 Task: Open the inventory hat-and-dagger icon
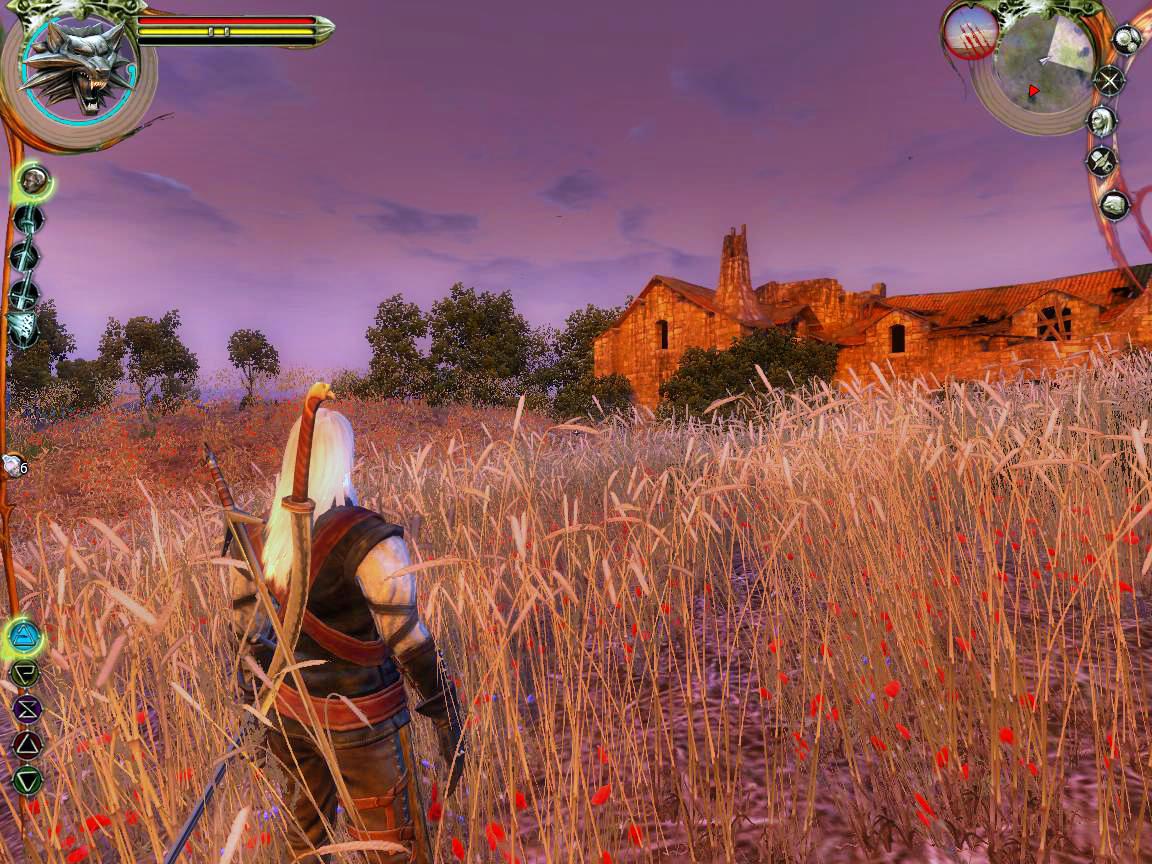pos(1102,161)
